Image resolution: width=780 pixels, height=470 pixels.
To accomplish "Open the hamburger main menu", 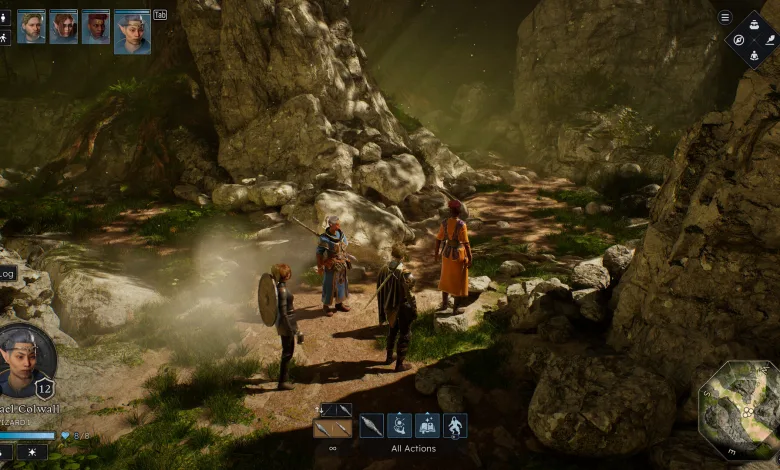I will pos(725,17).
